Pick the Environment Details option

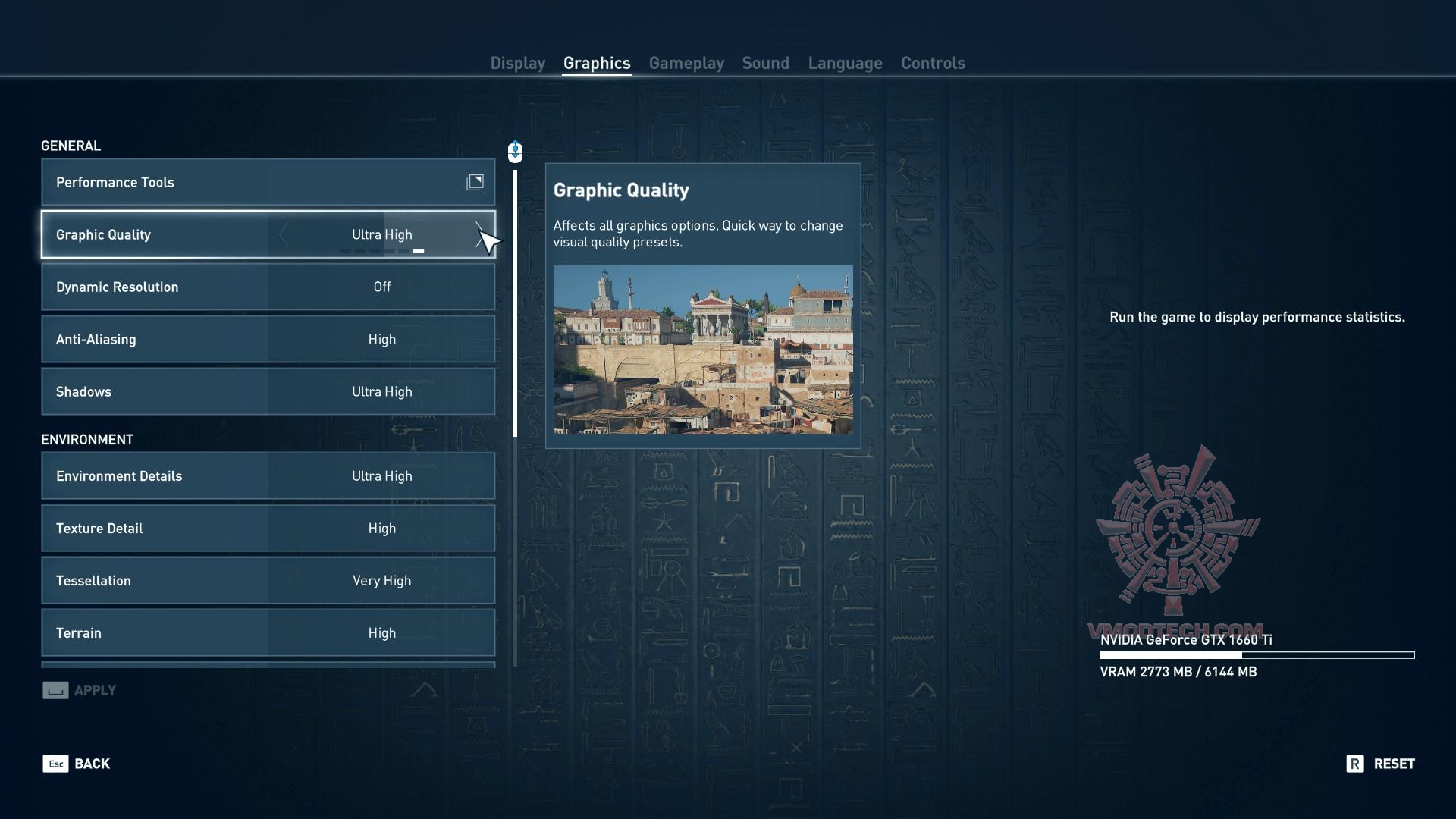click(x=268, y=476)
